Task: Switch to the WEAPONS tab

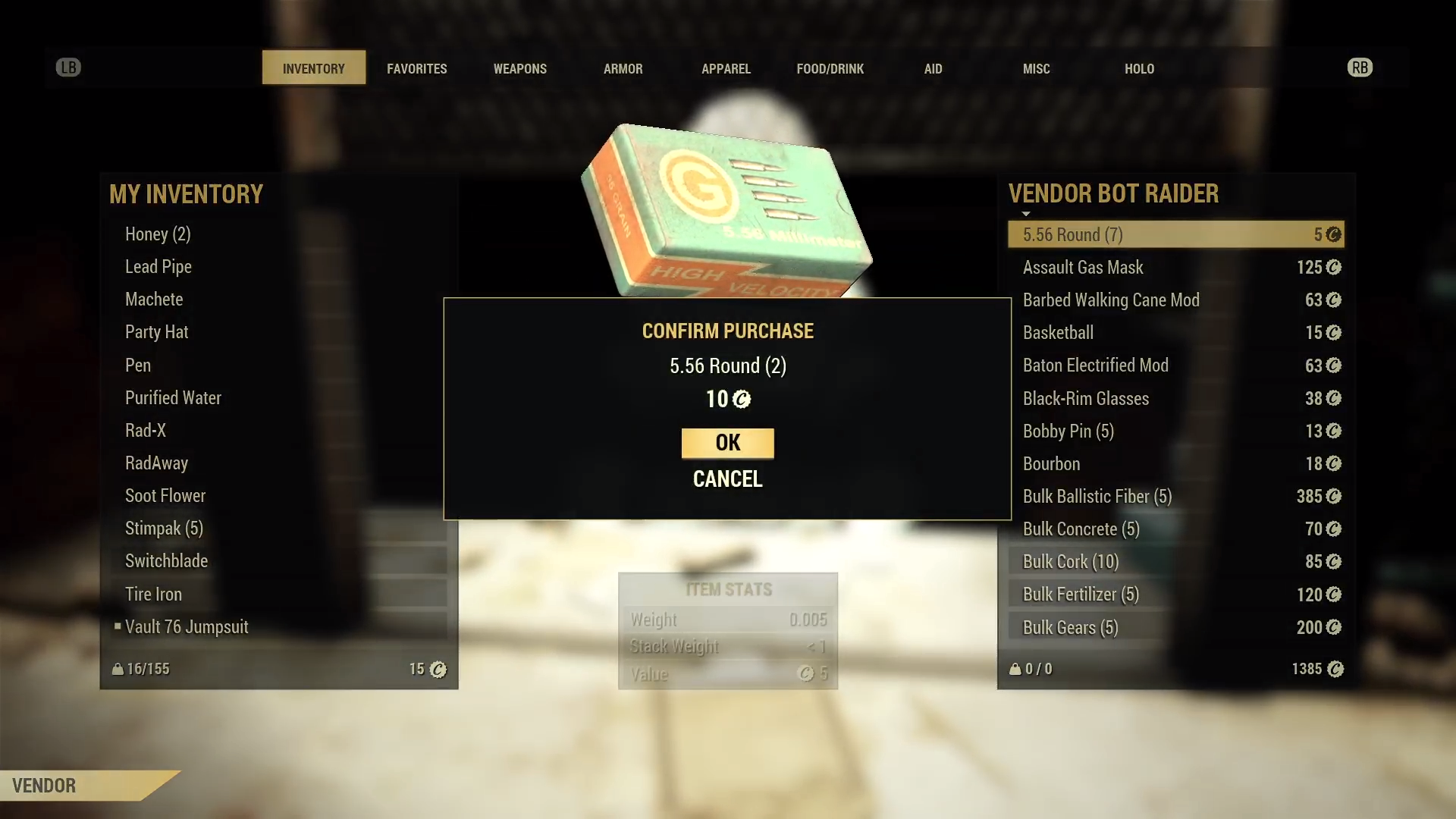Action: tap(520, 68)
